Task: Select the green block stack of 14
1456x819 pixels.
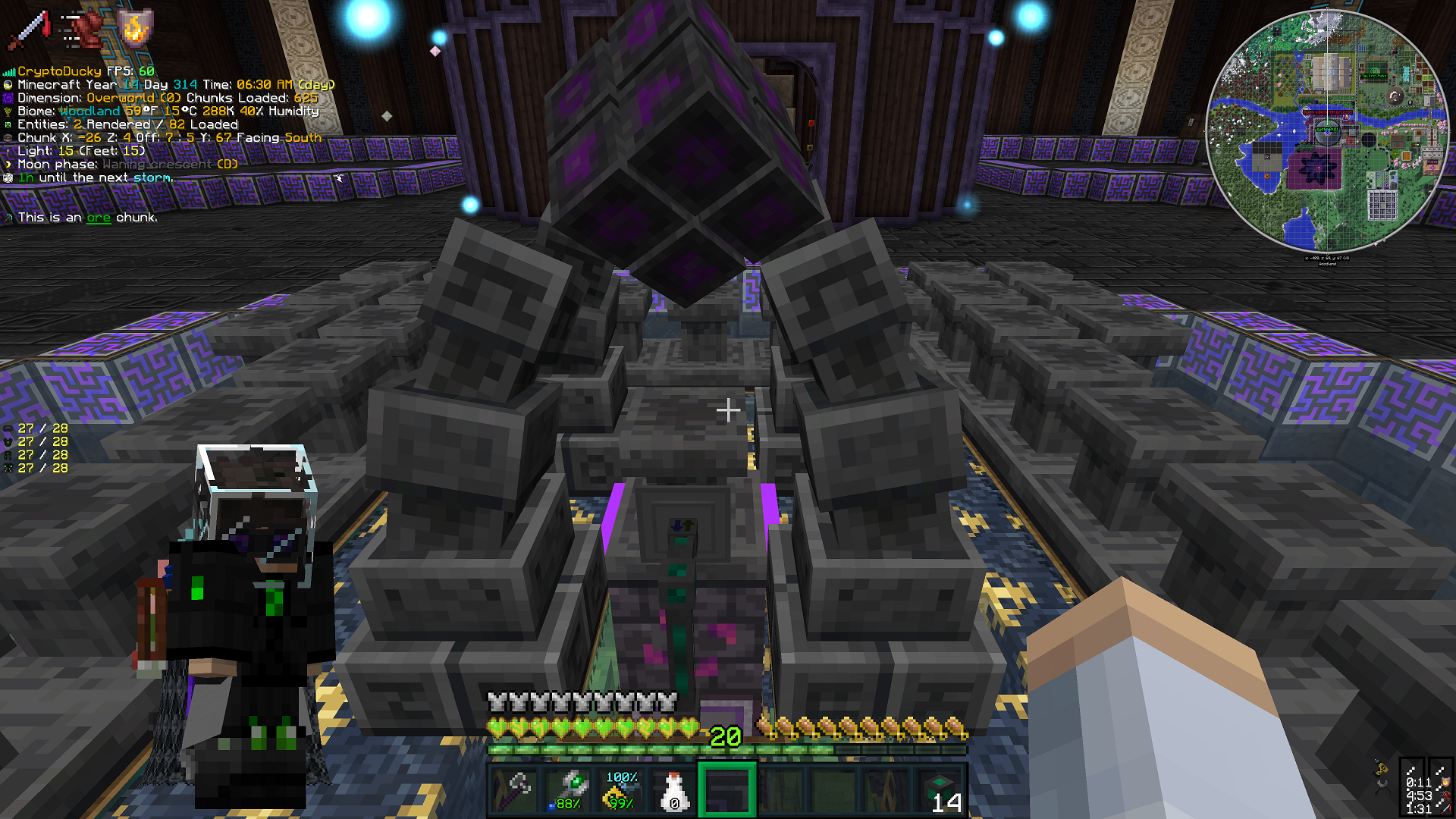Action: tap(940, 791)
